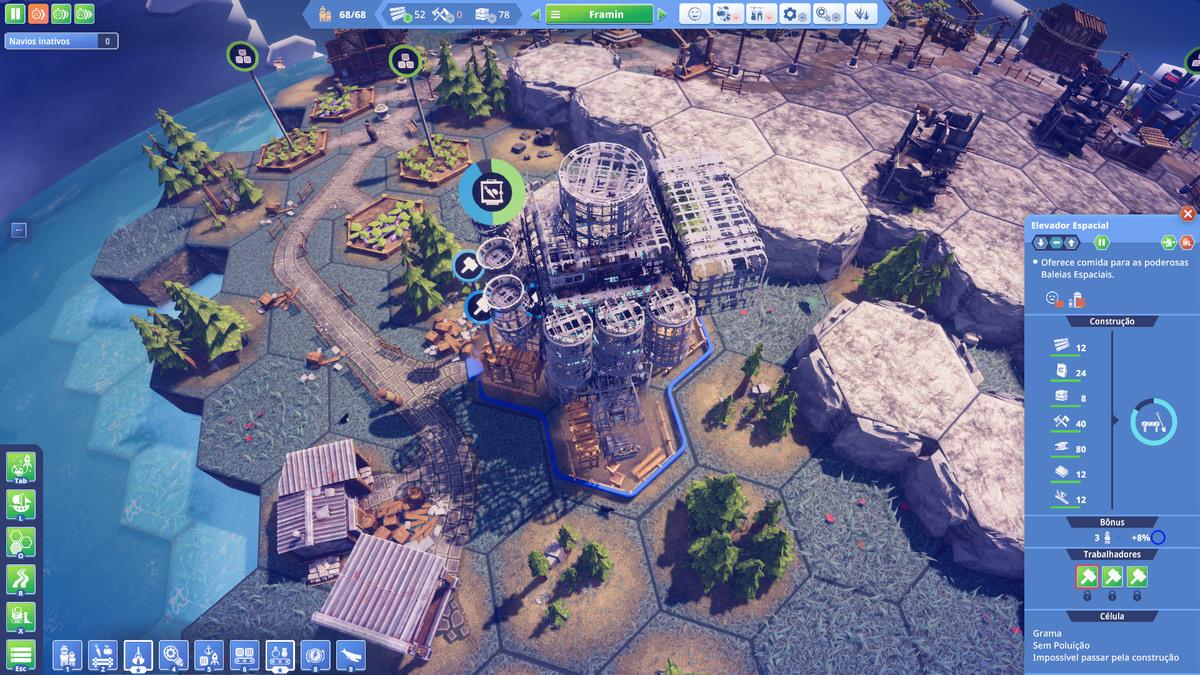This screenshot has height=675, width=1200.
Task: Open the food production build category
Action: click(x=103, y=656)
